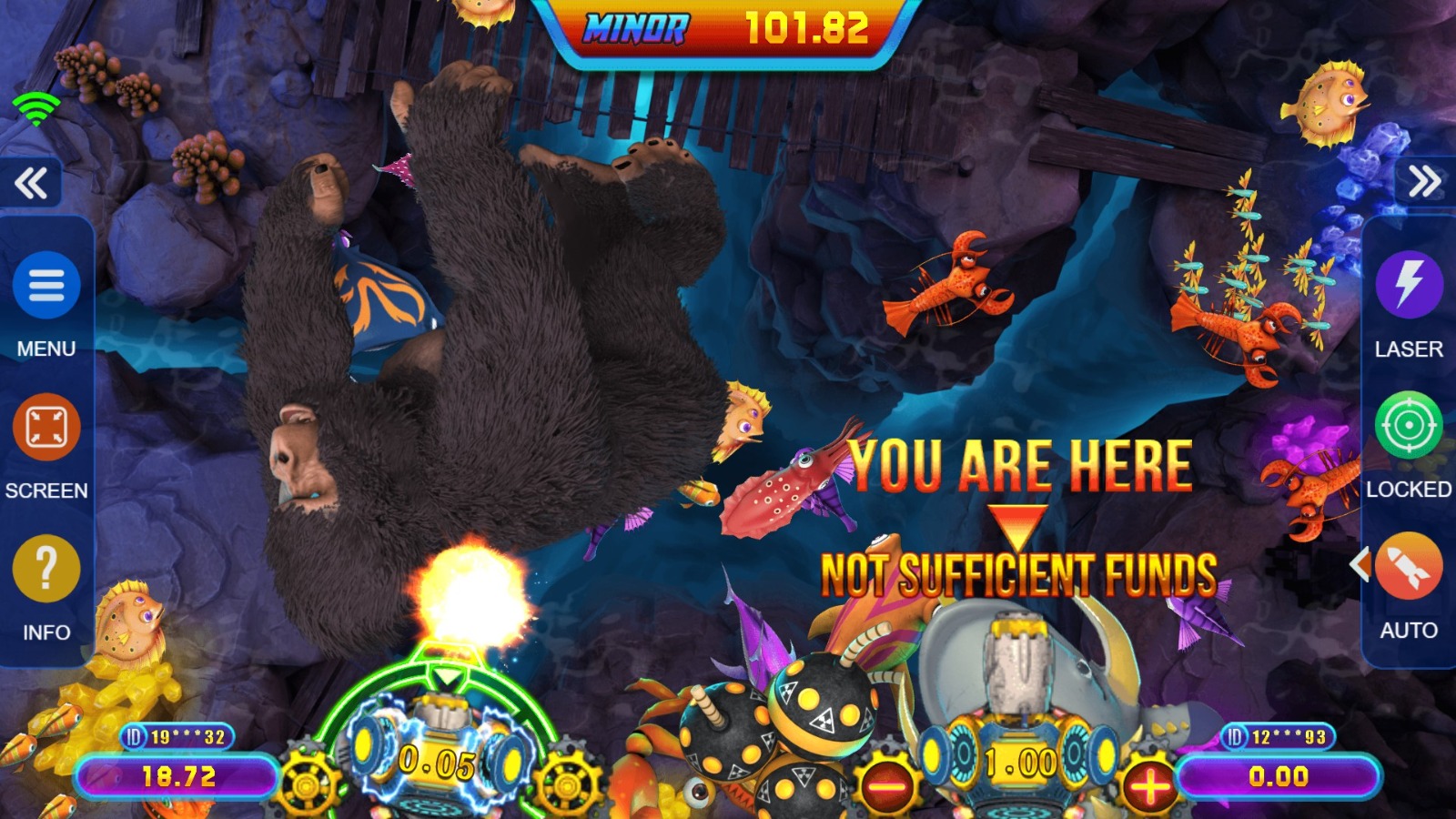Increase bet with the red plus button

click(1149, 784)
